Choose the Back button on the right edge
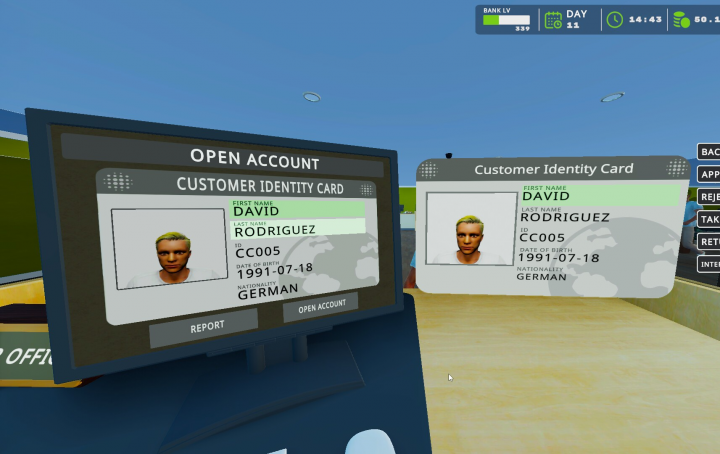 pos(709,152)
